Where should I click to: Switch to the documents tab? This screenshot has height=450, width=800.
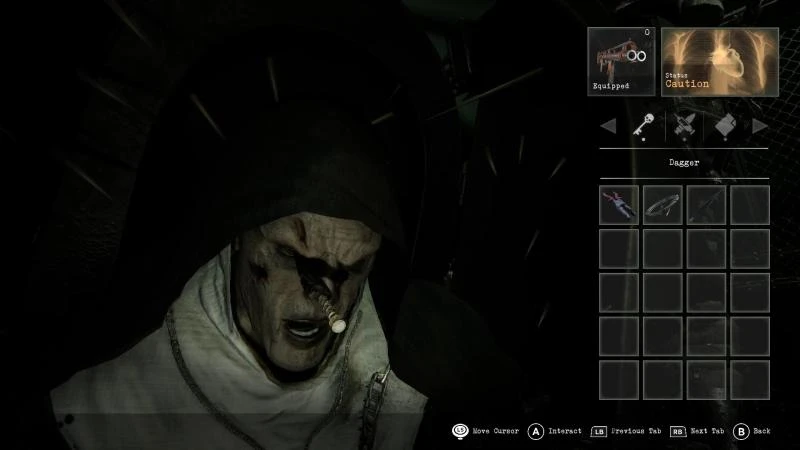click(727, 126)
